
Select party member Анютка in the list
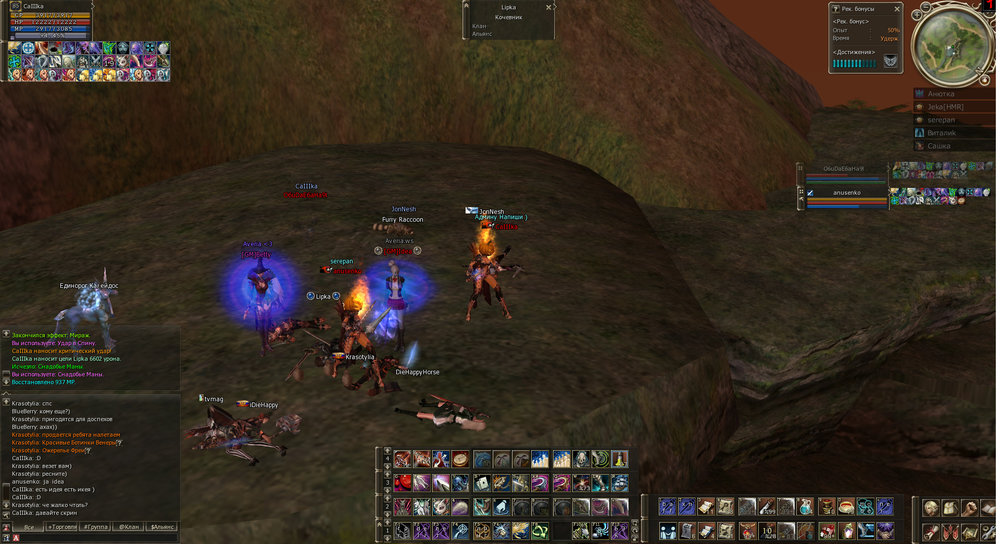(x=953, y=94)
